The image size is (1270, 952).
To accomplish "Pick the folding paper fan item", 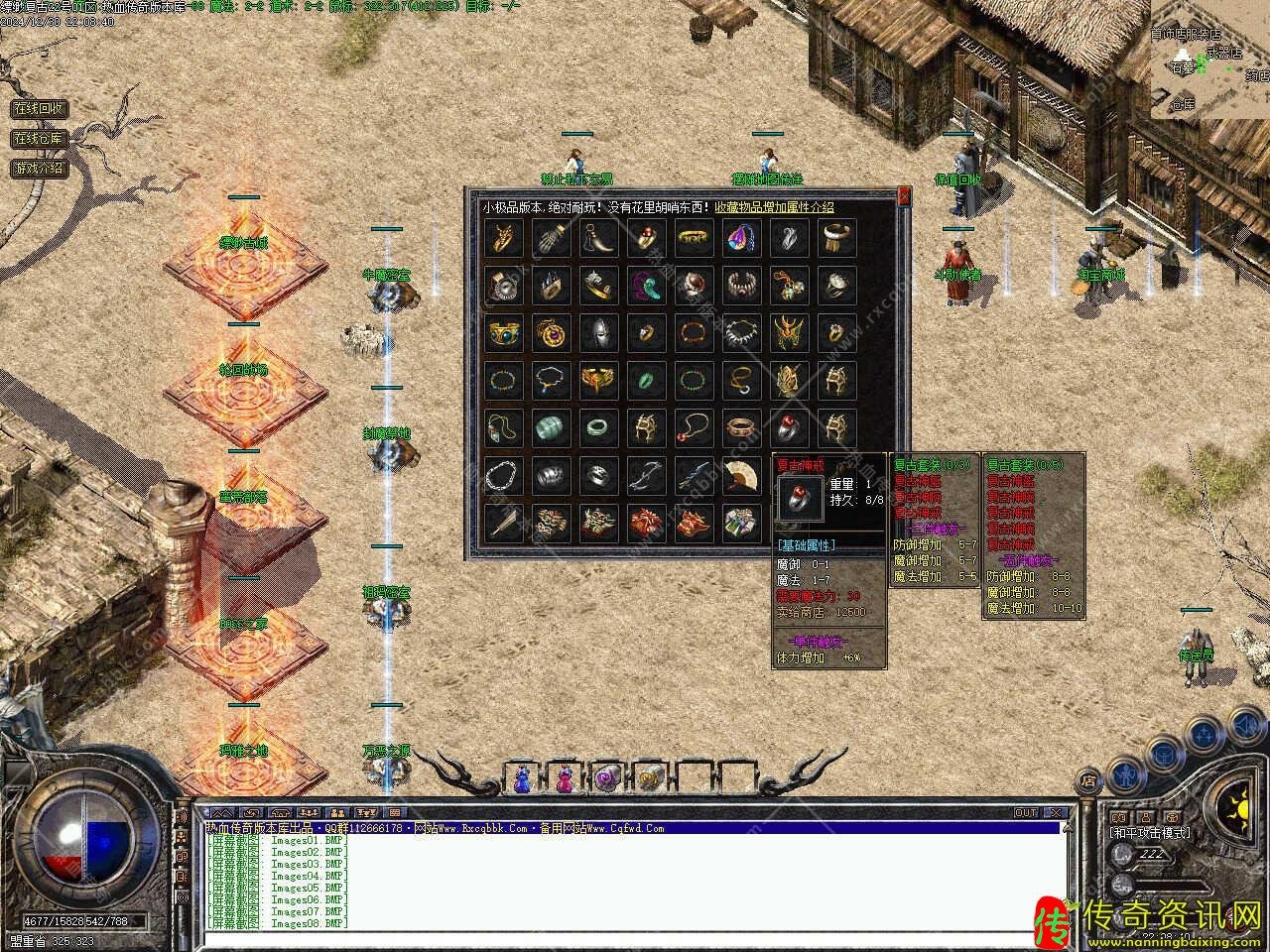I will pos(742,476).
